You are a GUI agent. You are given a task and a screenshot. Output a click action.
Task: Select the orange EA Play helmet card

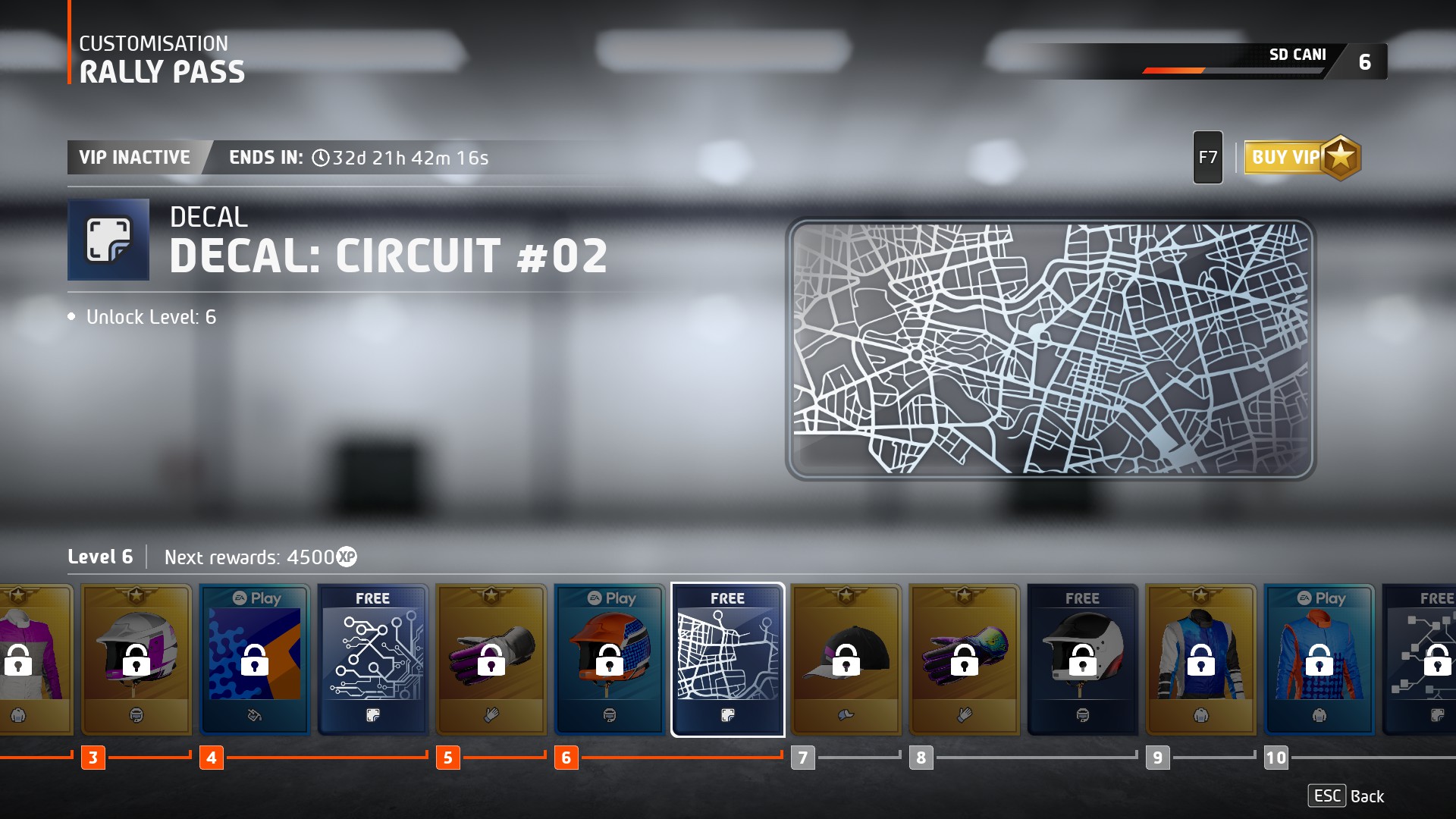click(610, 658)
